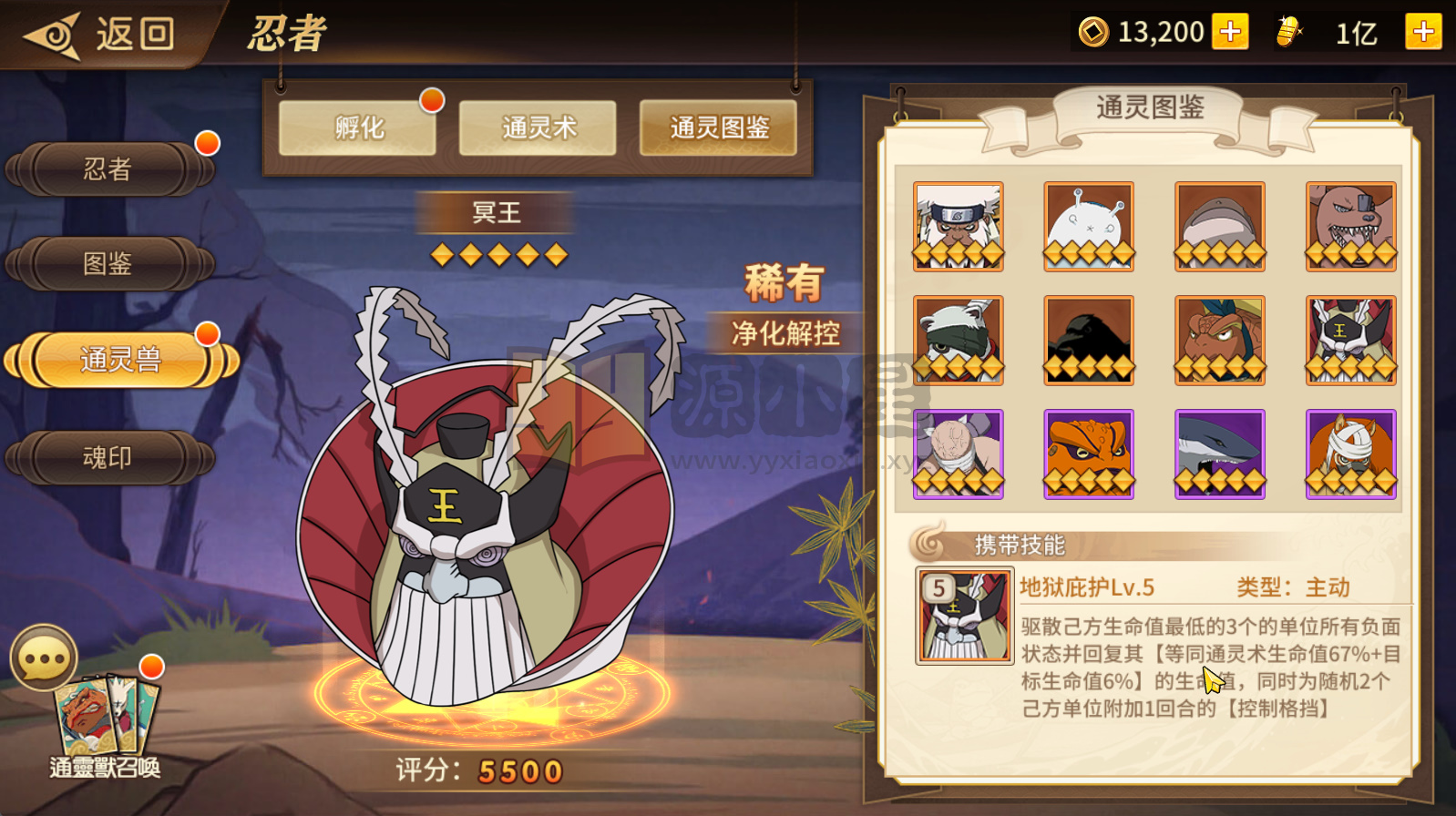Image resolution: width=1456 pixels, height=816 pixels.
Task: Open the 魂印 side menu entry
Action: pos(109,457)
